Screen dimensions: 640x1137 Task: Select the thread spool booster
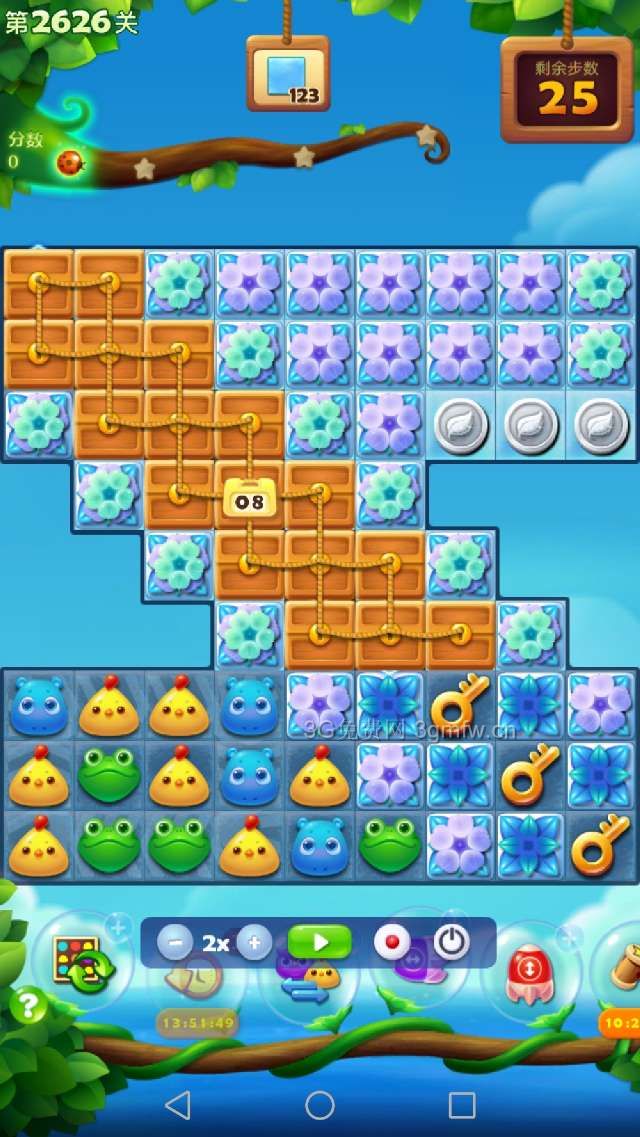click(x=622, y=965)
